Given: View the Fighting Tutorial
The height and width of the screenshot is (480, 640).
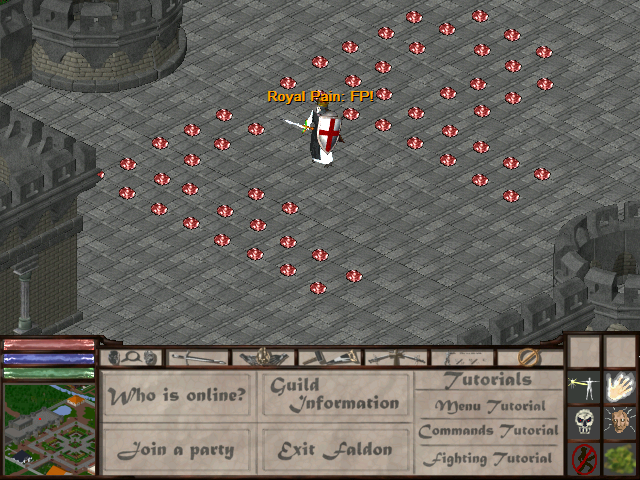Looking at the screenshot, I should click(x=488, y=459).
